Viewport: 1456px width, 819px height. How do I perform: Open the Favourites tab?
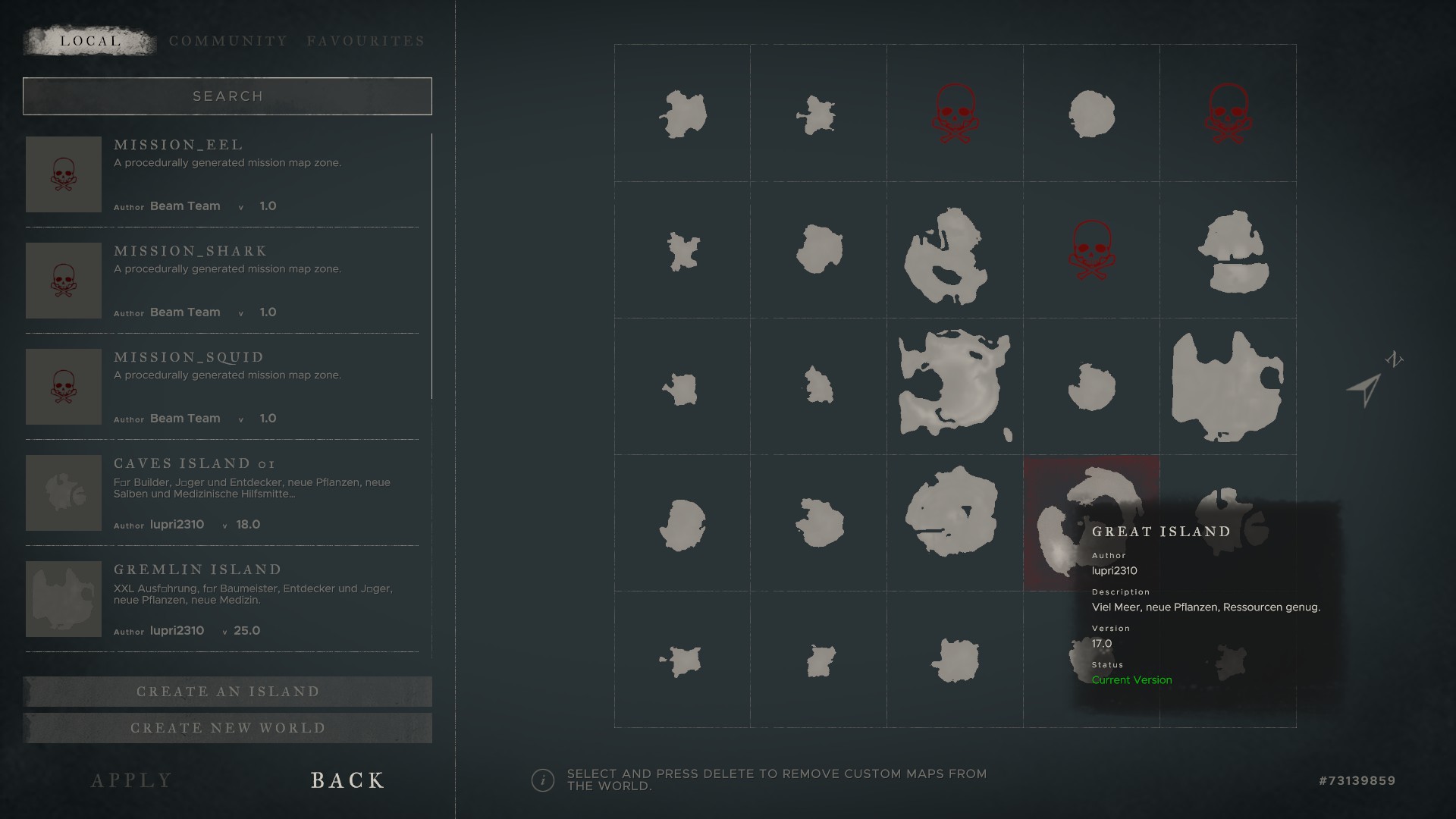click(366, 41)
